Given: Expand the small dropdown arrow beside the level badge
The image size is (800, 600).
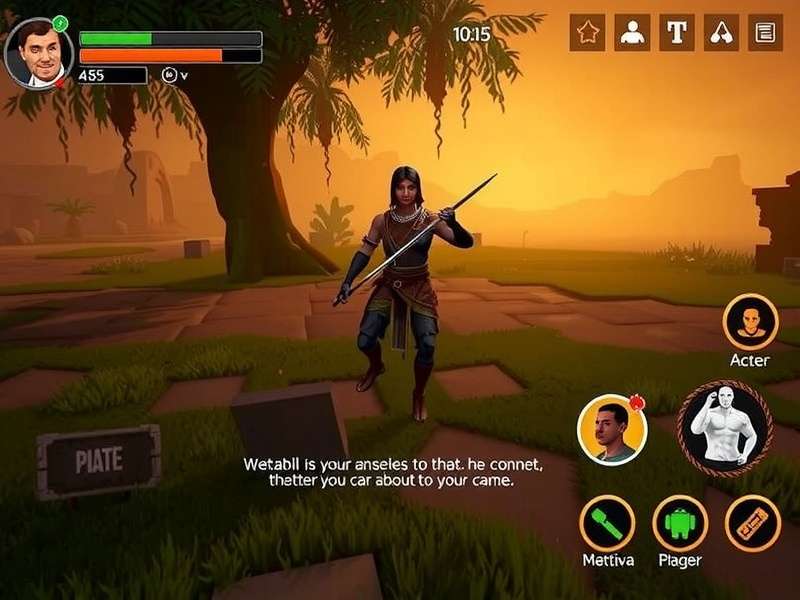Looking at the screenshot, I should click(x=184, y=75).
